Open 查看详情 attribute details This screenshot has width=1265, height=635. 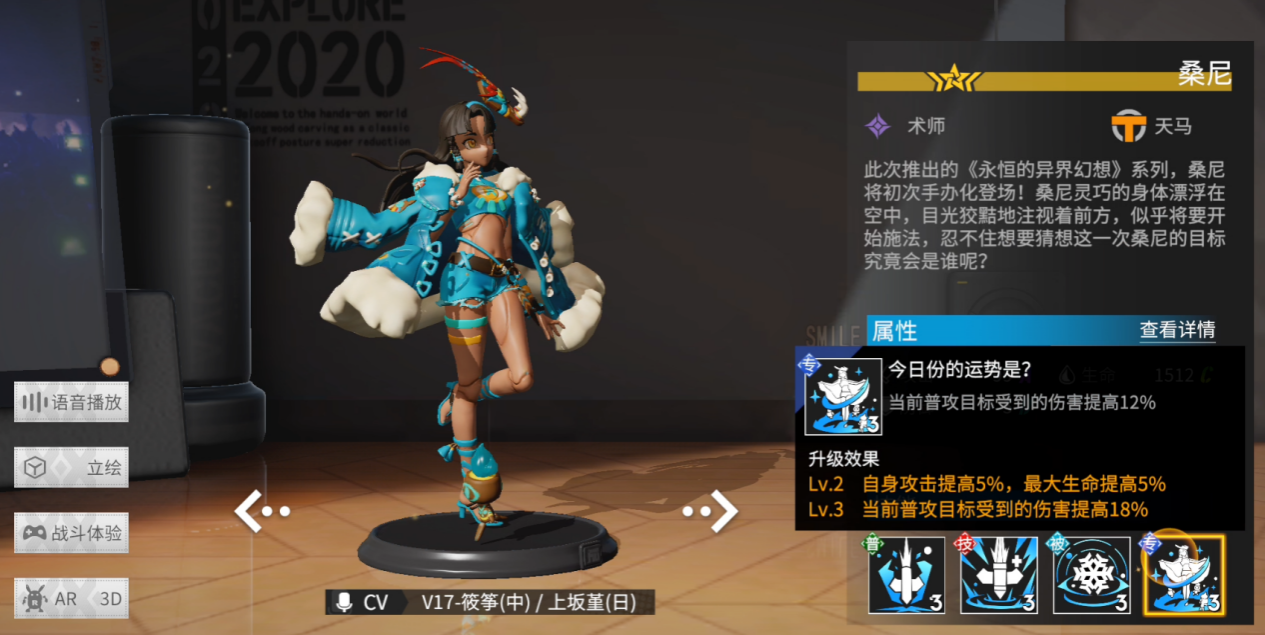click(x=1177, y=330)
